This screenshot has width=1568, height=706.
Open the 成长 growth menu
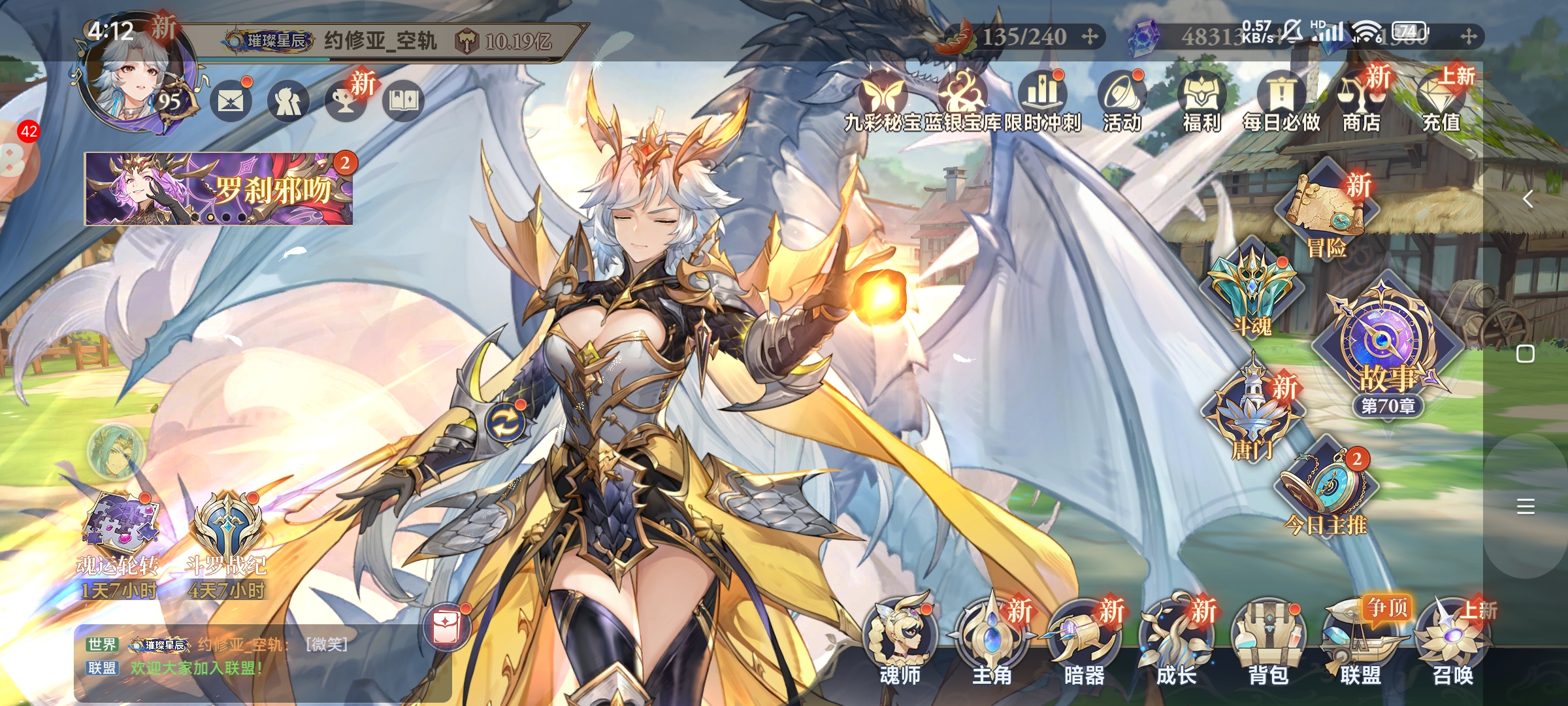click(1176, 639)
